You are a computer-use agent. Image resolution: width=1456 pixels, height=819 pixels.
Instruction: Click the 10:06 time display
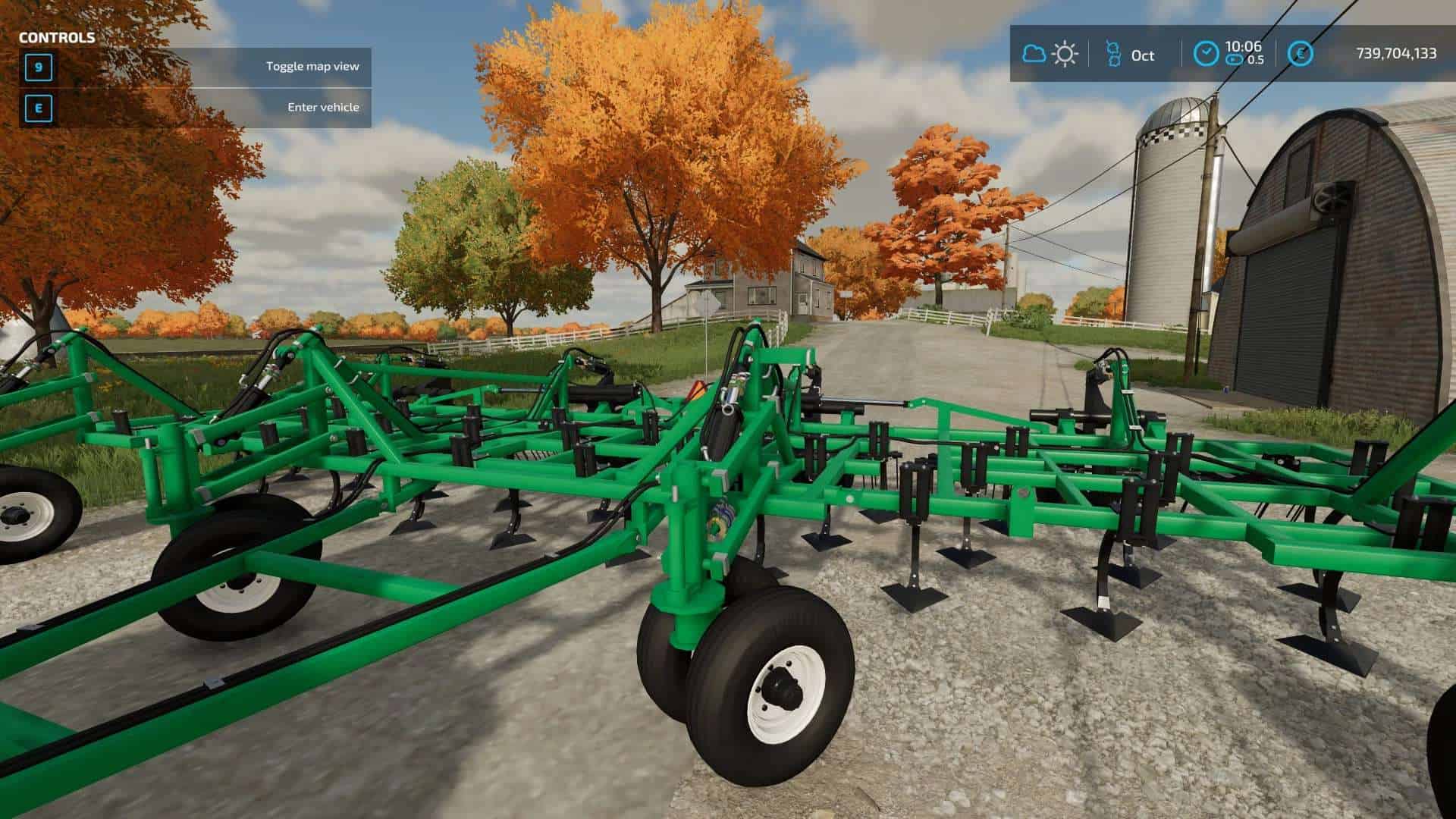(x=1244, y=45)
